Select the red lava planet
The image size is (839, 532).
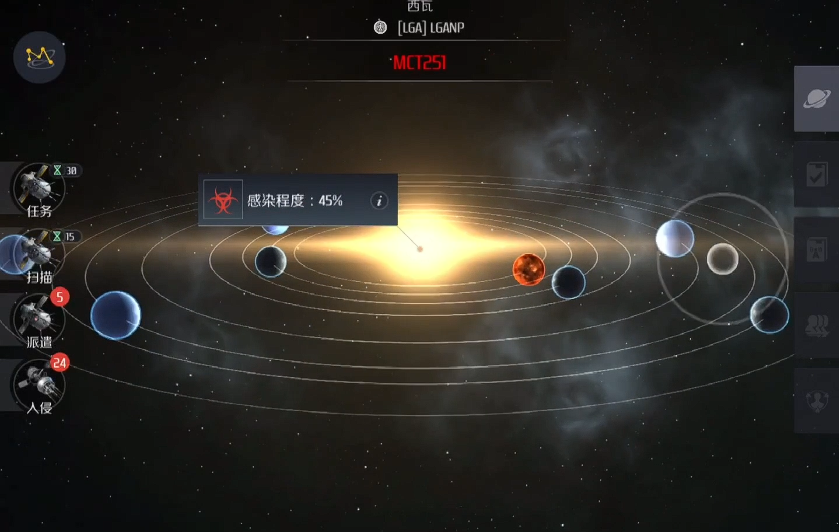point(528,269)
